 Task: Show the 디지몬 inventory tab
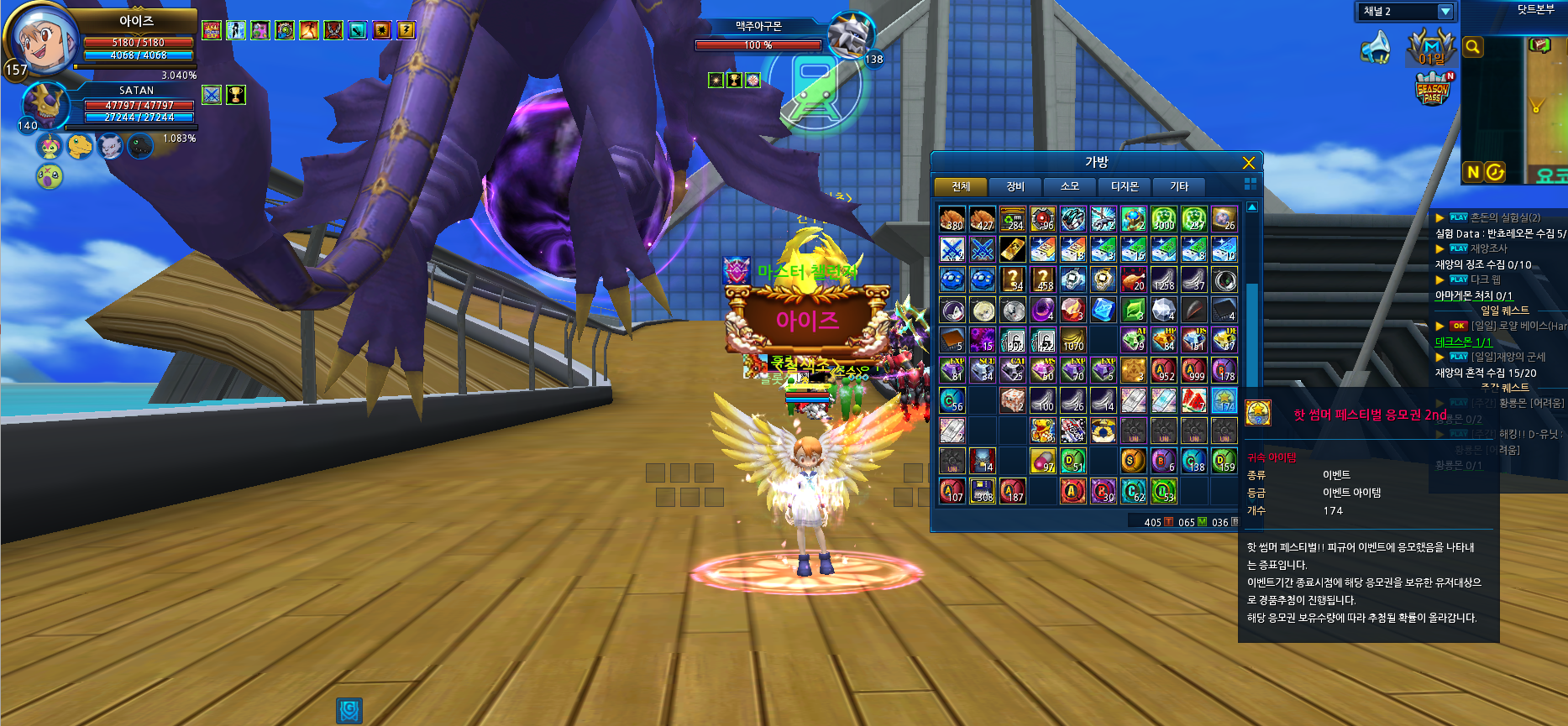1125,186
